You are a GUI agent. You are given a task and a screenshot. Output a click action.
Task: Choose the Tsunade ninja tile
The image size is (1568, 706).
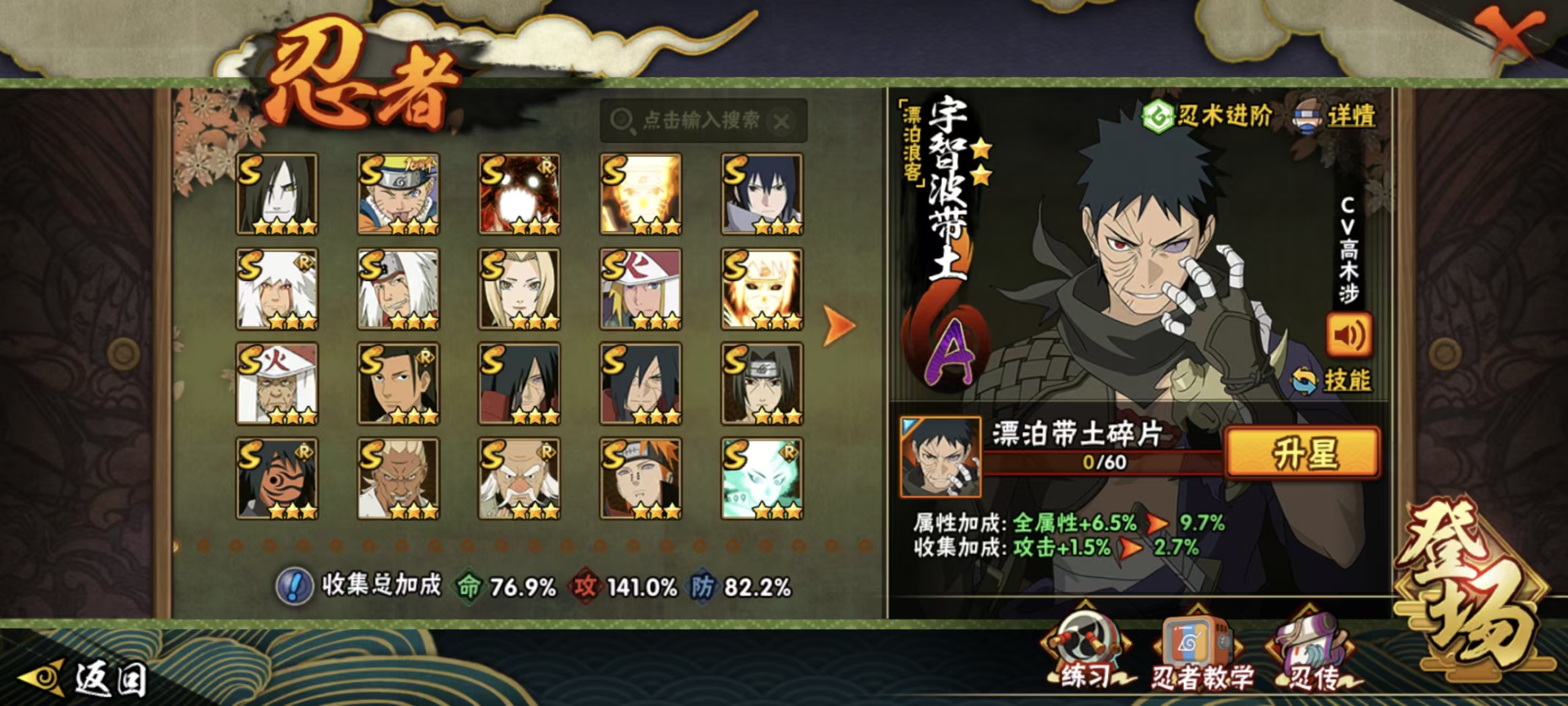coord(519,288)
